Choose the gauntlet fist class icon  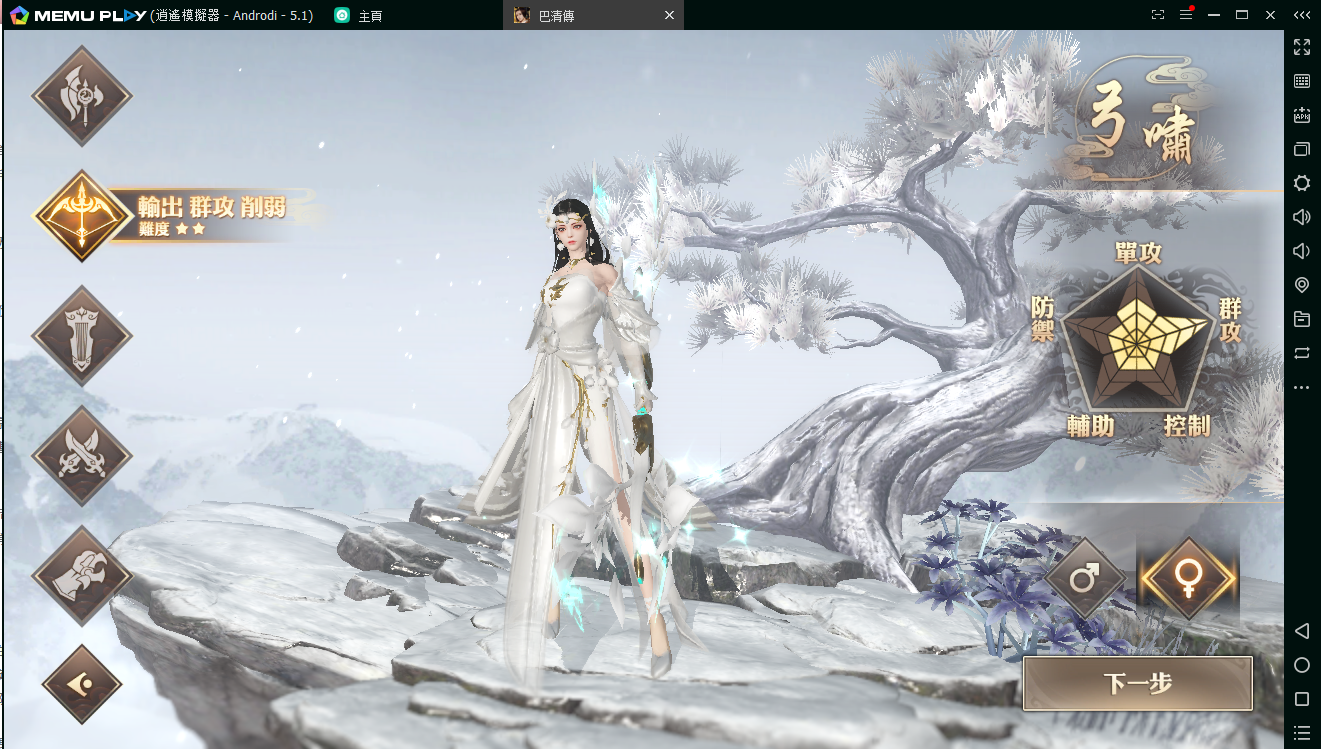click(82, 576)
